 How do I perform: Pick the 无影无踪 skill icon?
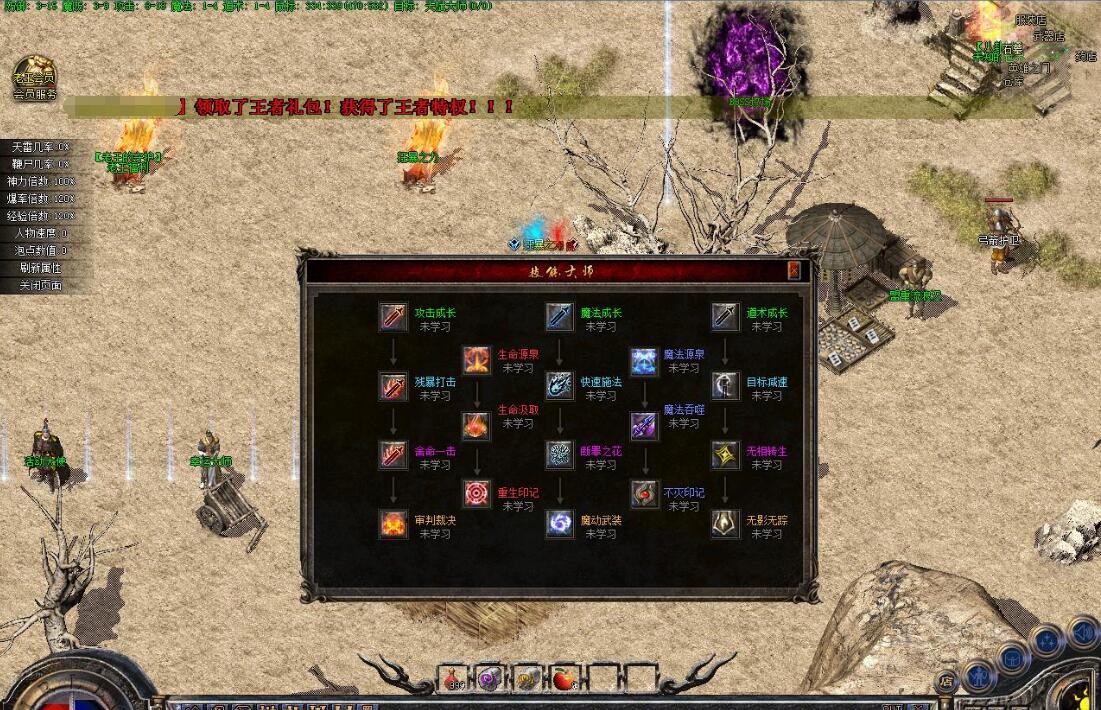pos(725,524)
